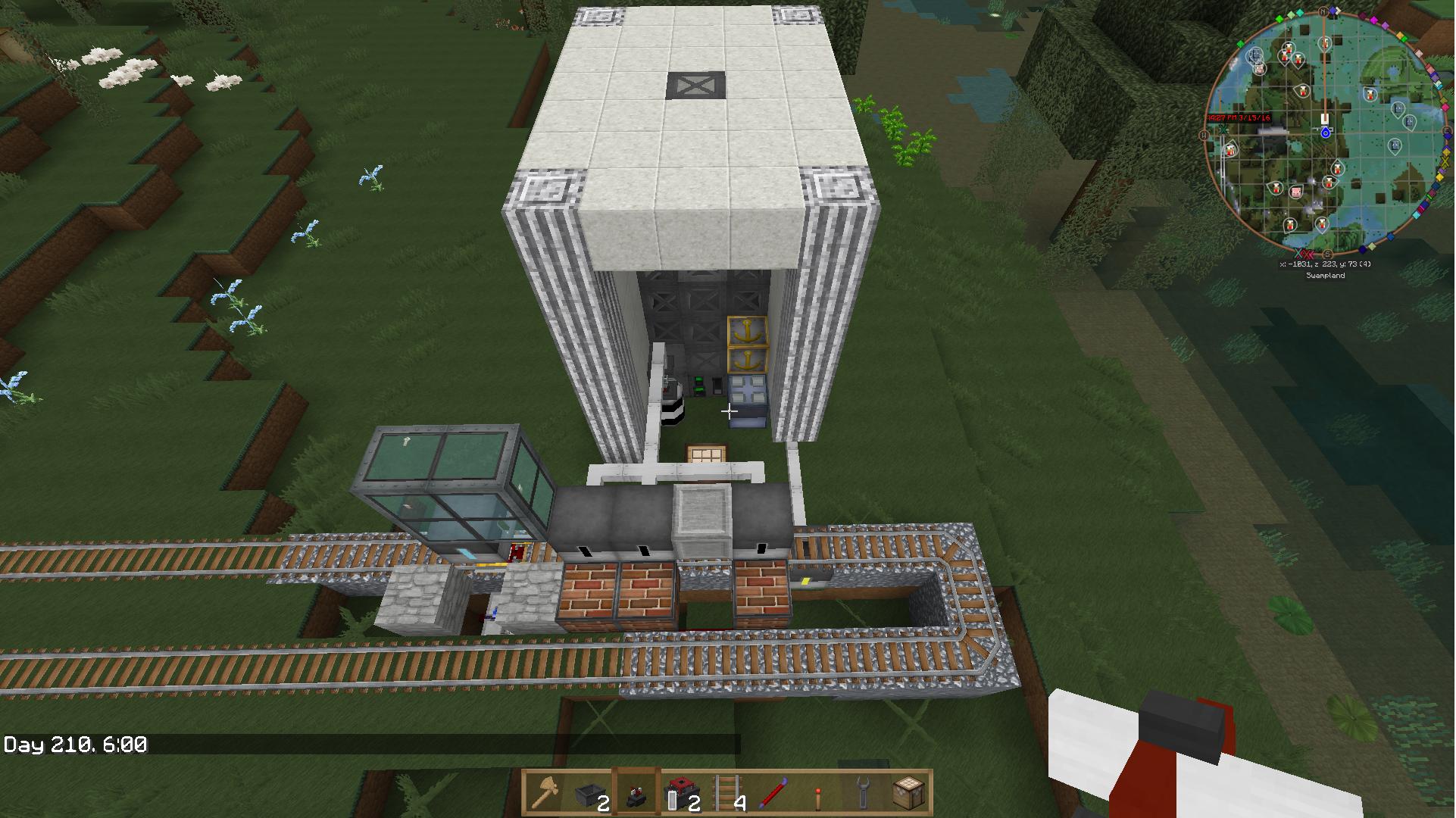Click the blue player marker on the minimap
This screenshot has width=1456, height=818.
[1326, 133]
